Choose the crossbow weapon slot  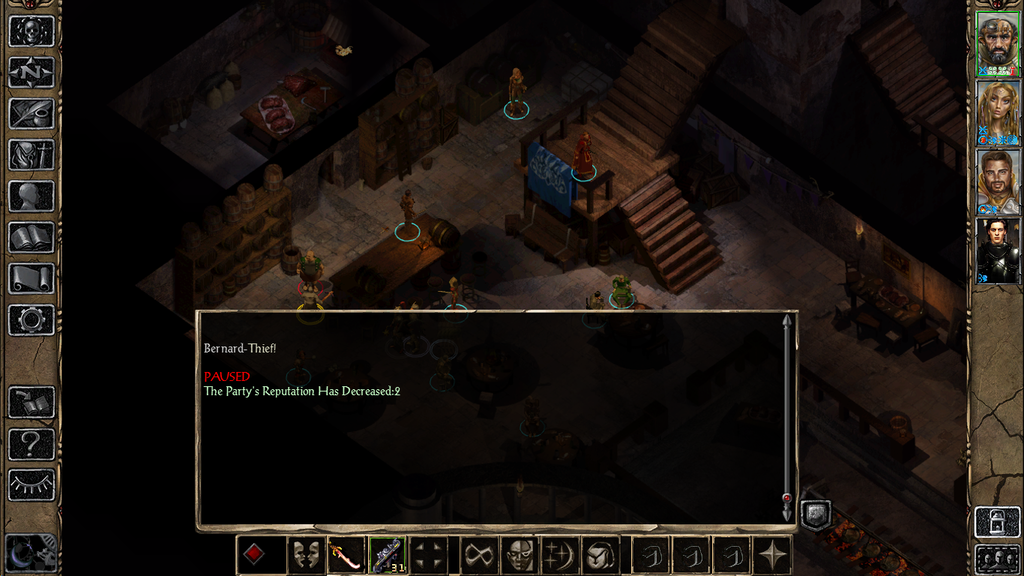(387, 555)
